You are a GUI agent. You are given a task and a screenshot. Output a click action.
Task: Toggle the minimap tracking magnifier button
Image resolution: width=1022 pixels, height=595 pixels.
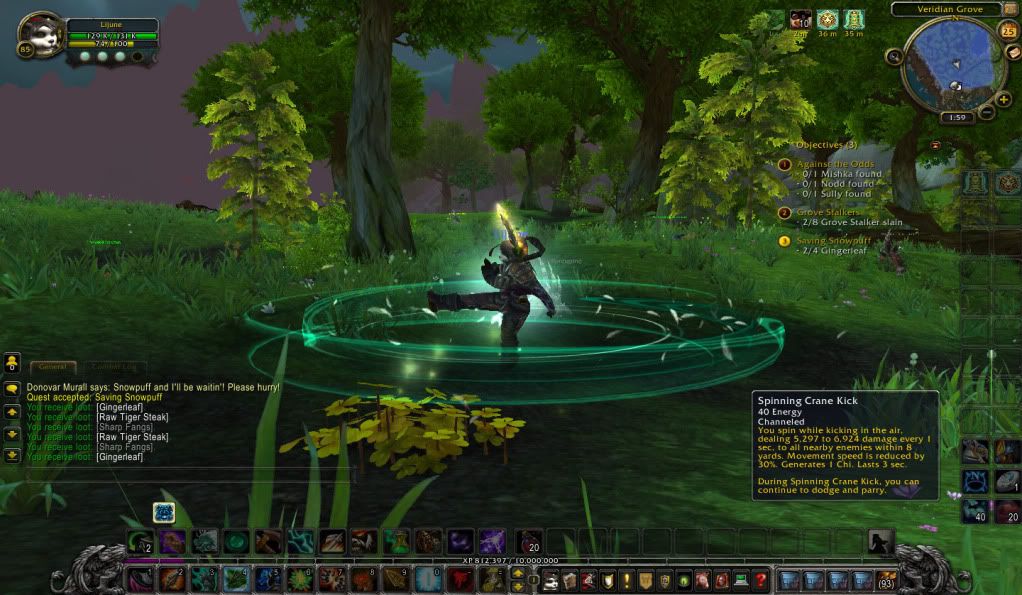pos(893,56)
